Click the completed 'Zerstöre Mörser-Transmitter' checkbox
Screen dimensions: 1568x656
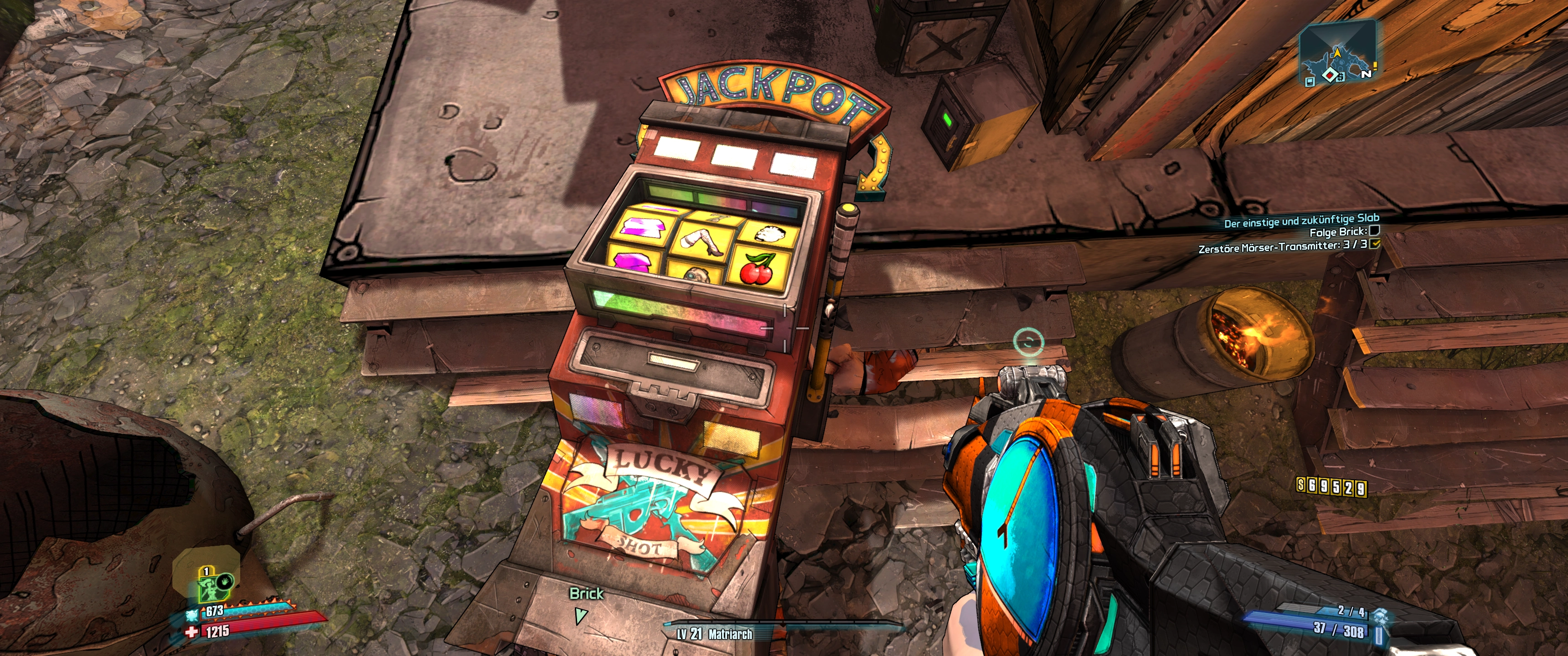click(1374, 244)
